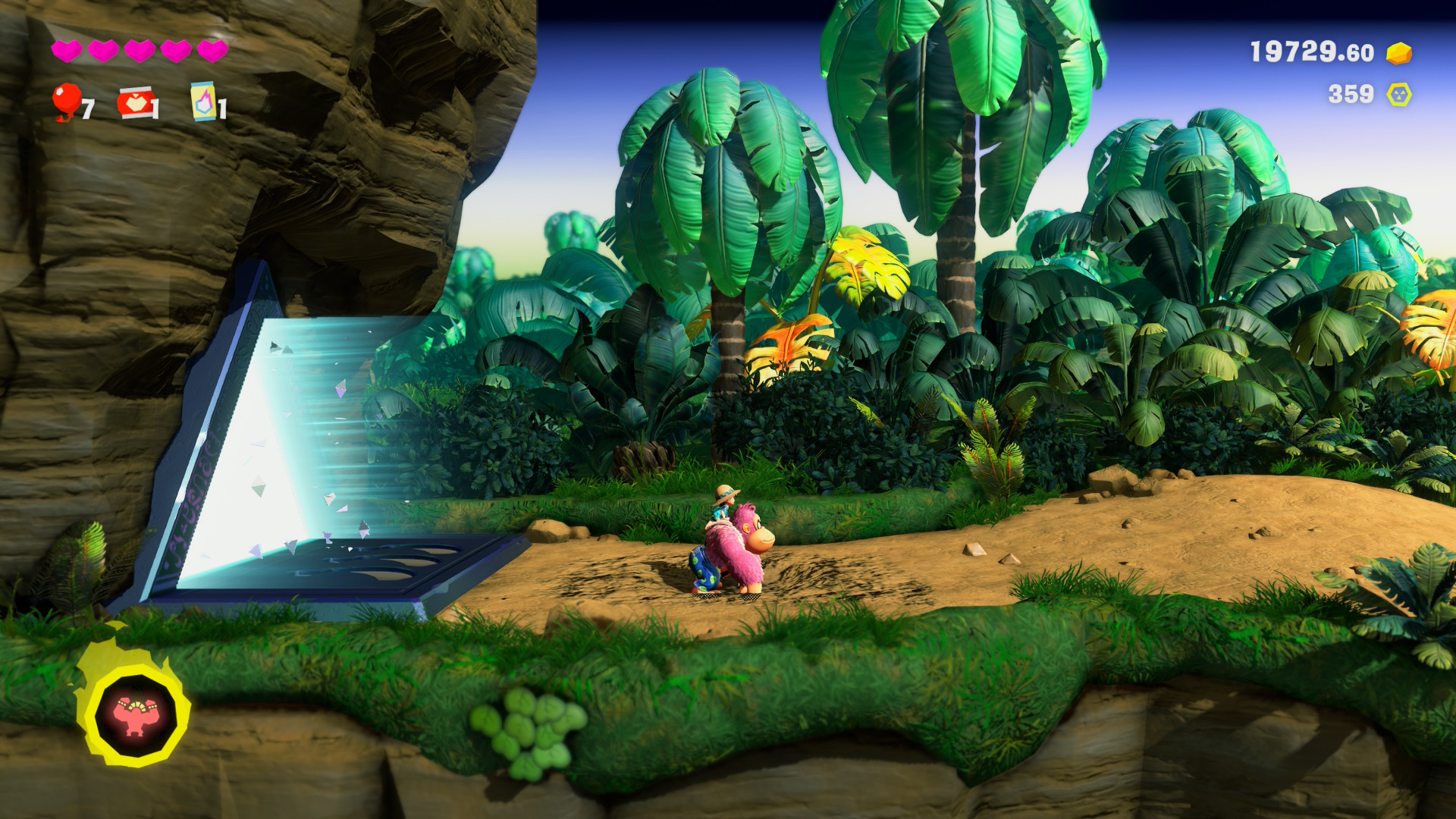Click the yellow hexagon chip icon
Viewport: 1456px width, 819px height.
click(x=1398, y=95)
